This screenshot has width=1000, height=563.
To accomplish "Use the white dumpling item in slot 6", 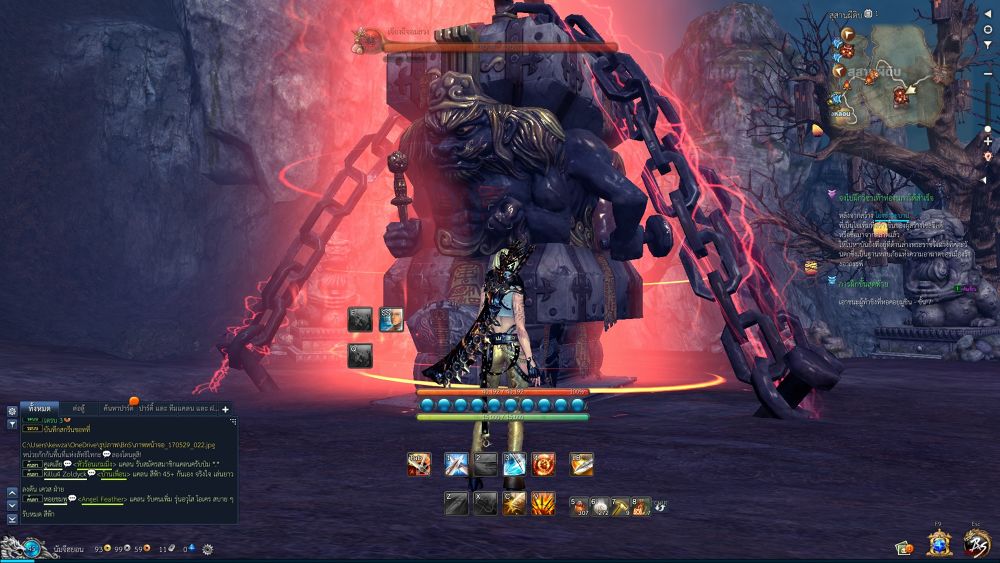I will tap(601, 505).
